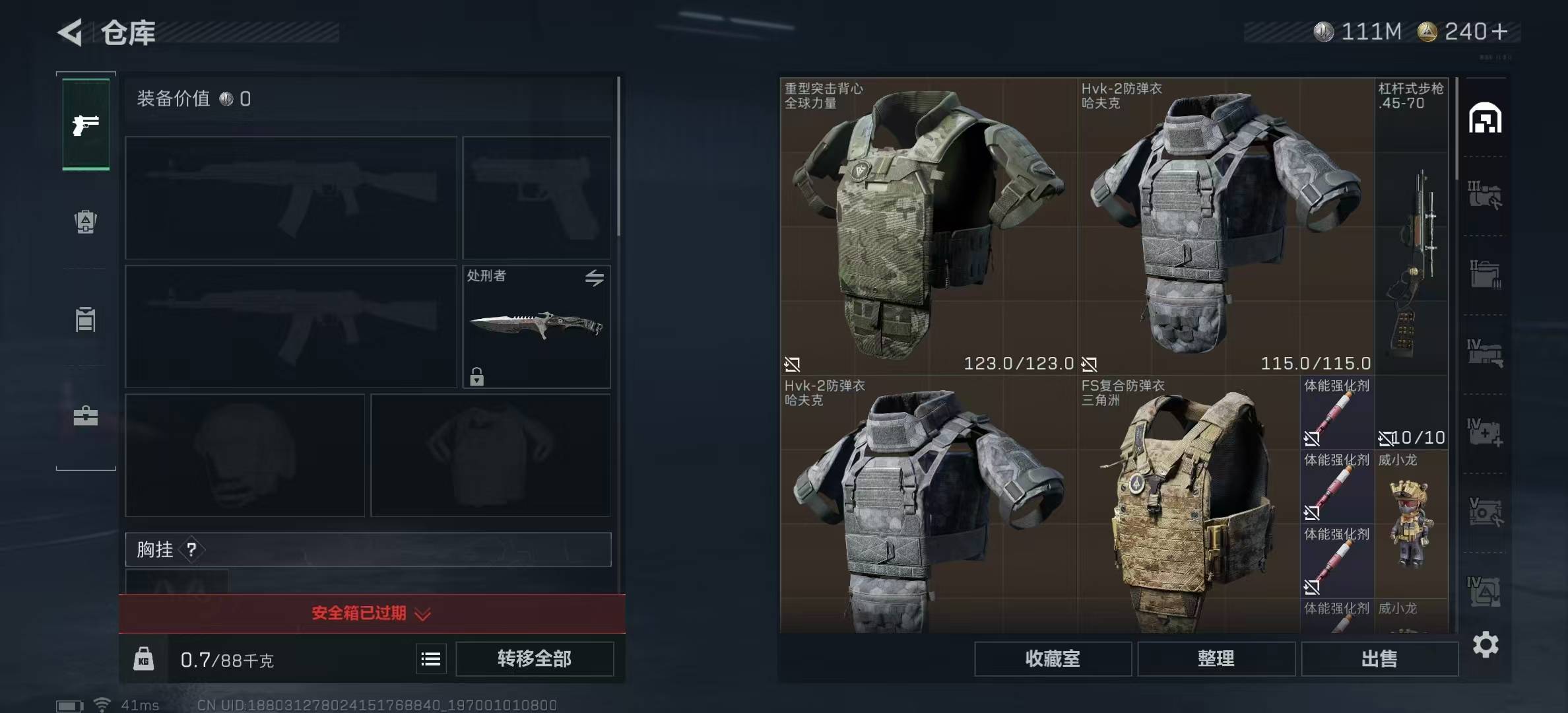Click the gear settings icon
1568x713 pixels.
tap(1486, 644)
